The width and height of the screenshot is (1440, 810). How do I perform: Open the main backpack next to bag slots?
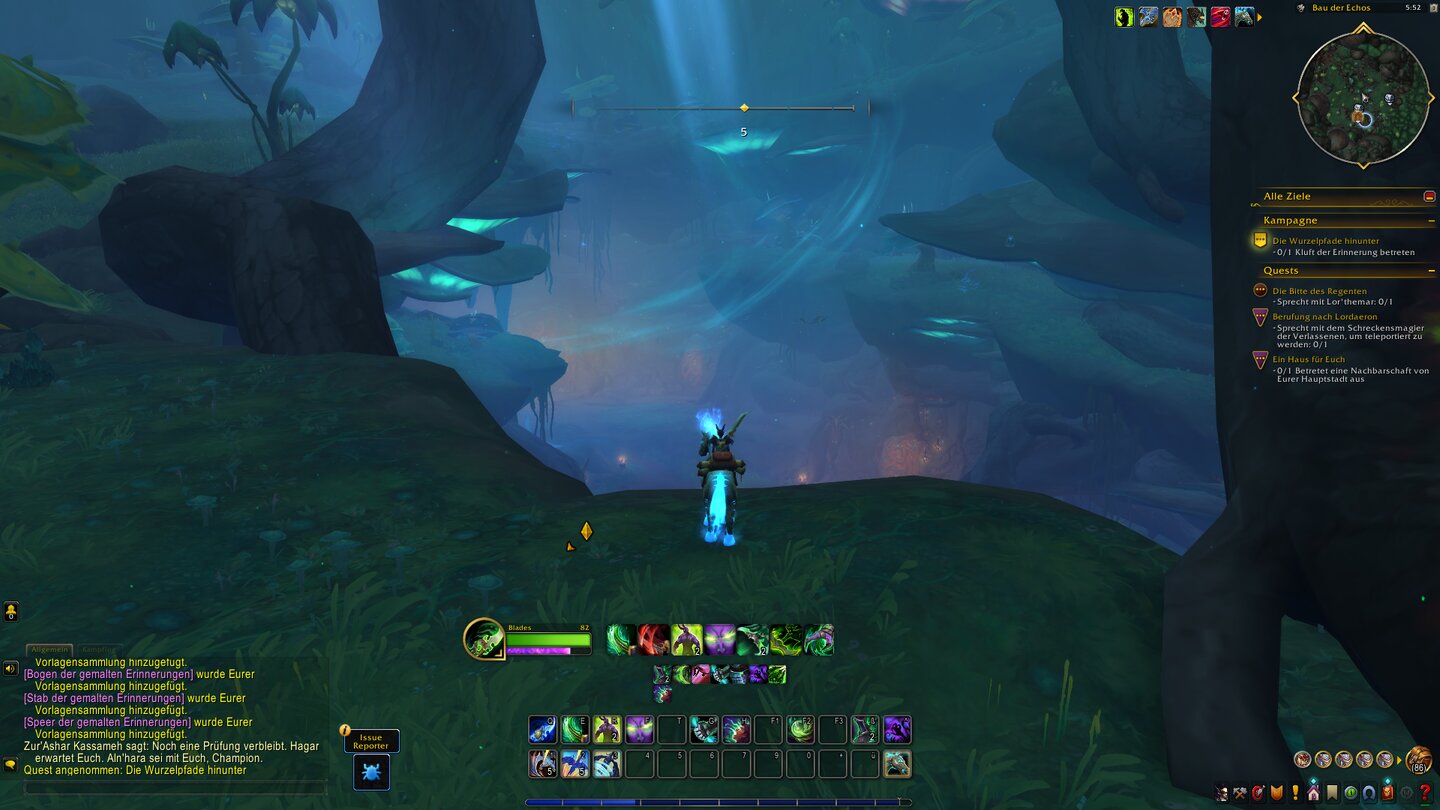(1420, 761)
